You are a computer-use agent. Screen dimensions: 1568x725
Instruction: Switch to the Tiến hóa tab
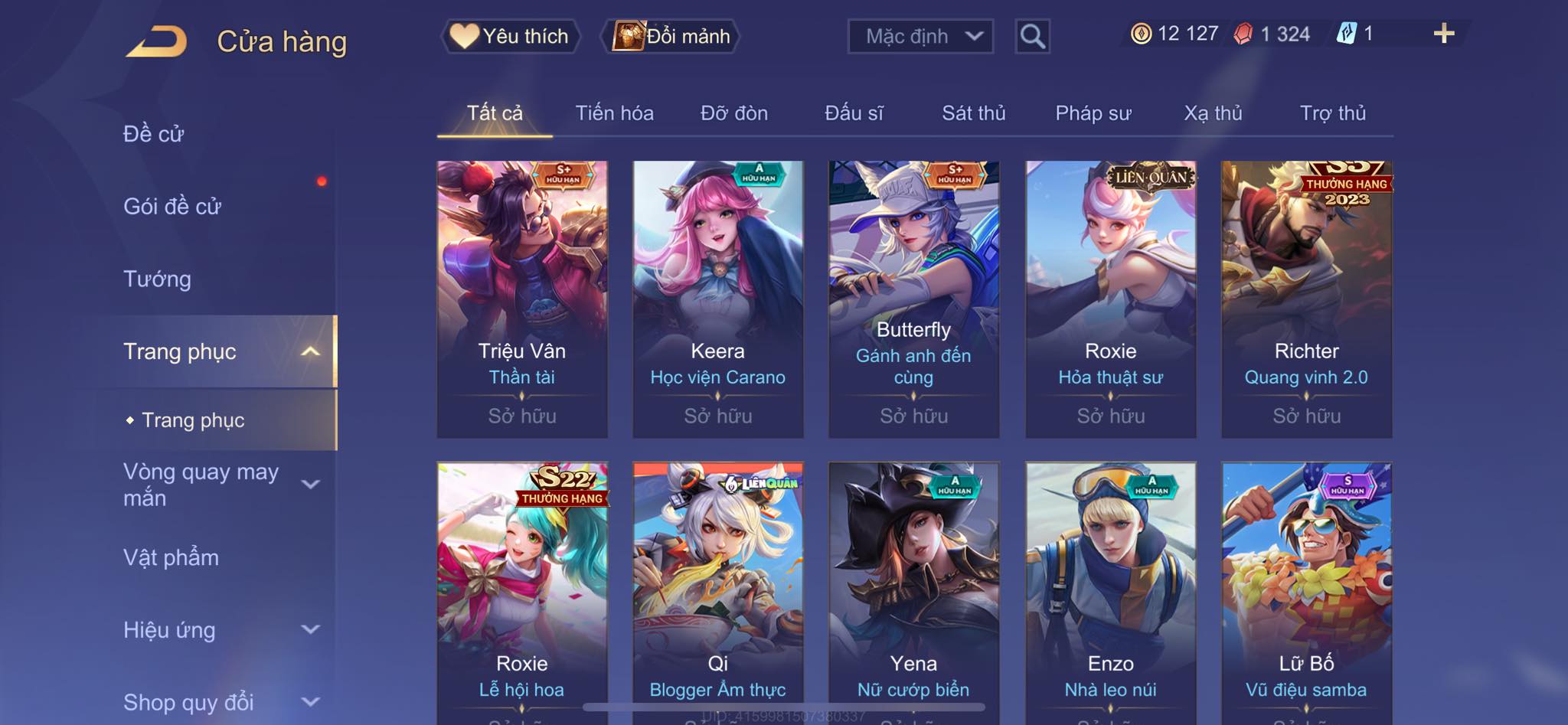tap(614, 113)
